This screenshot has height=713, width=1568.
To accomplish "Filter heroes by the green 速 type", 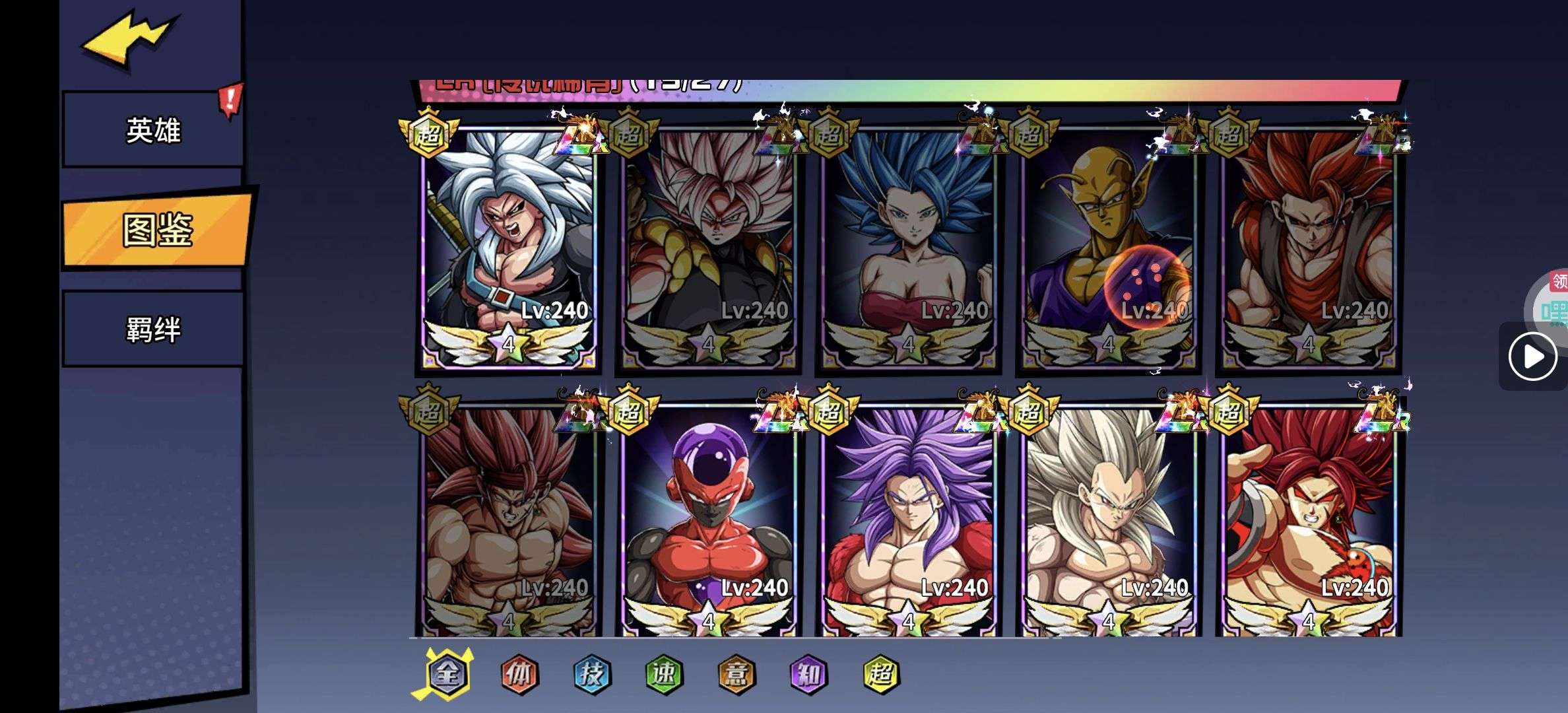I will [x=664, y=674].
